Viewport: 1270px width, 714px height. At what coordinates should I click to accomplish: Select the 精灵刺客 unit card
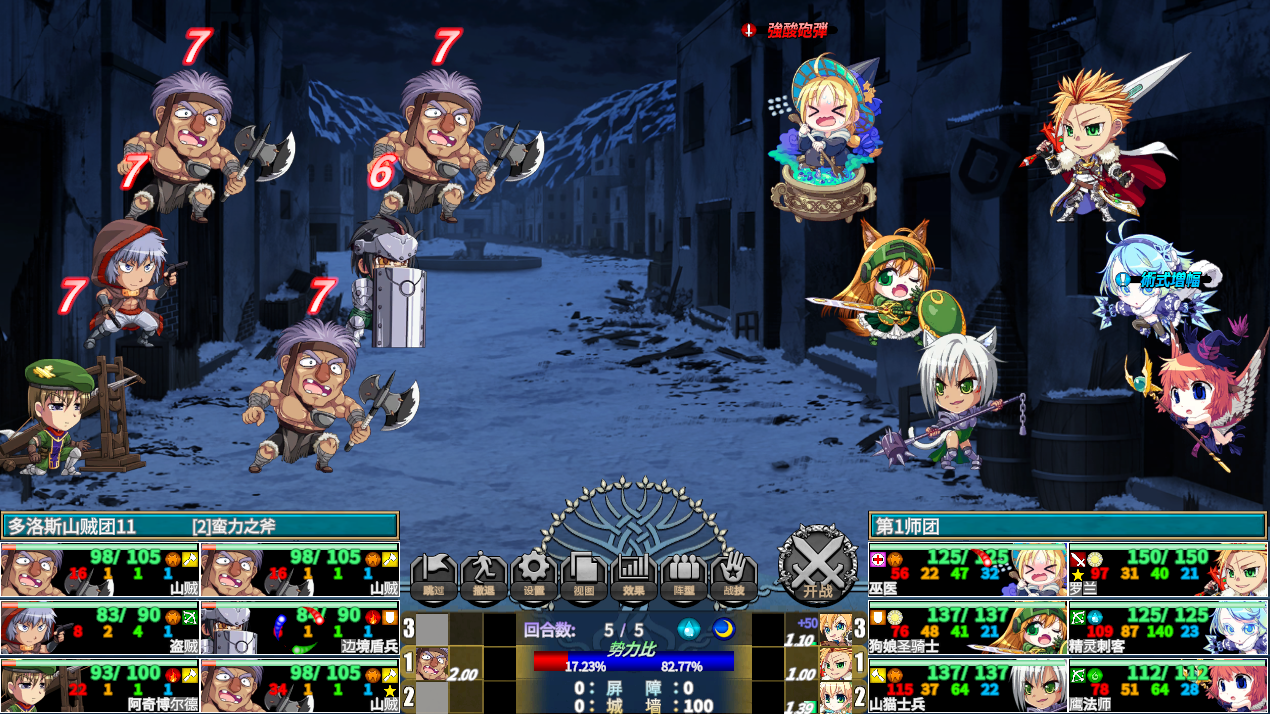click(1167, 628)
